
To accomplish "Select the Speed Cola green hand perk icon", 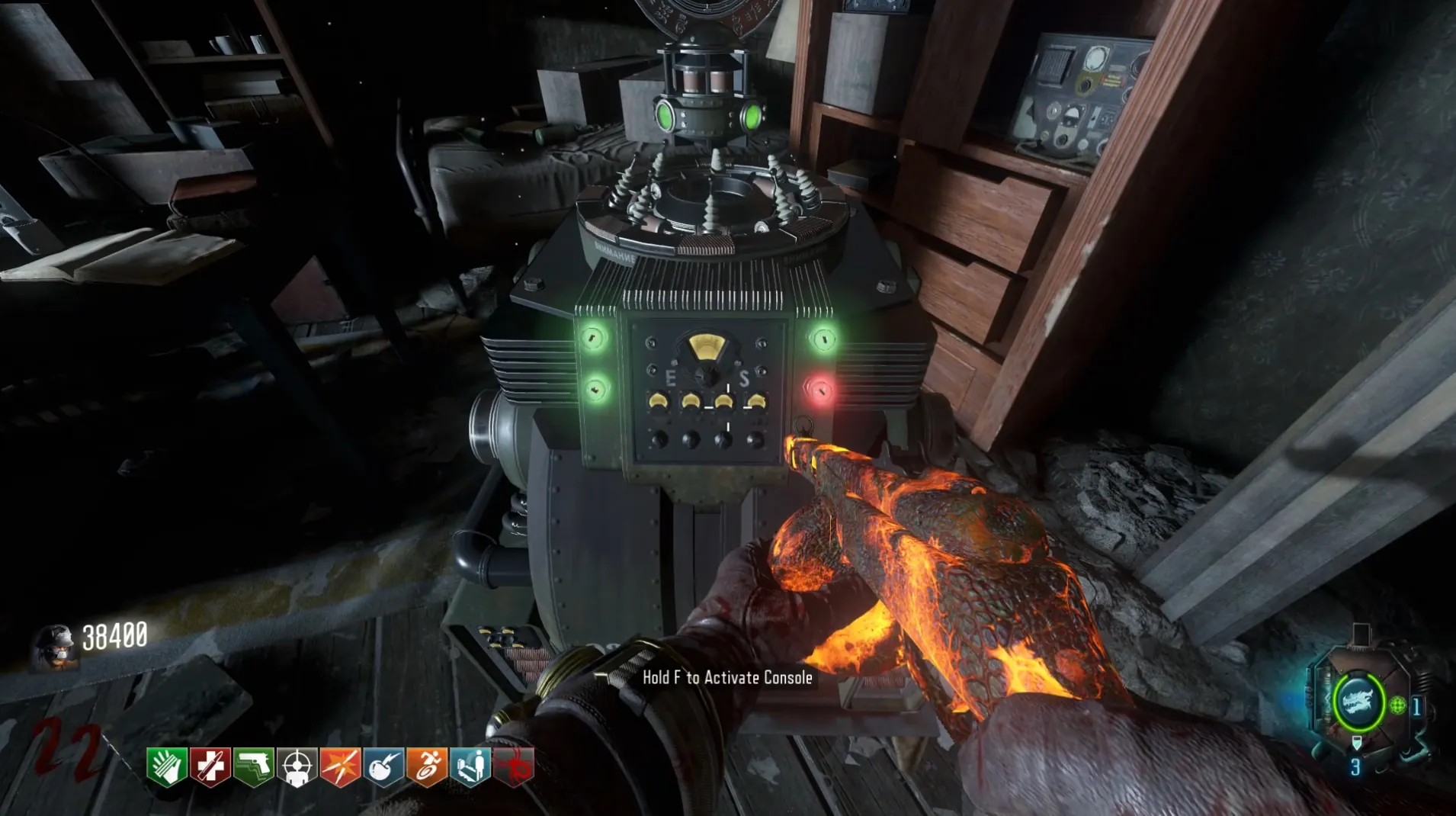I will point(166,766).
